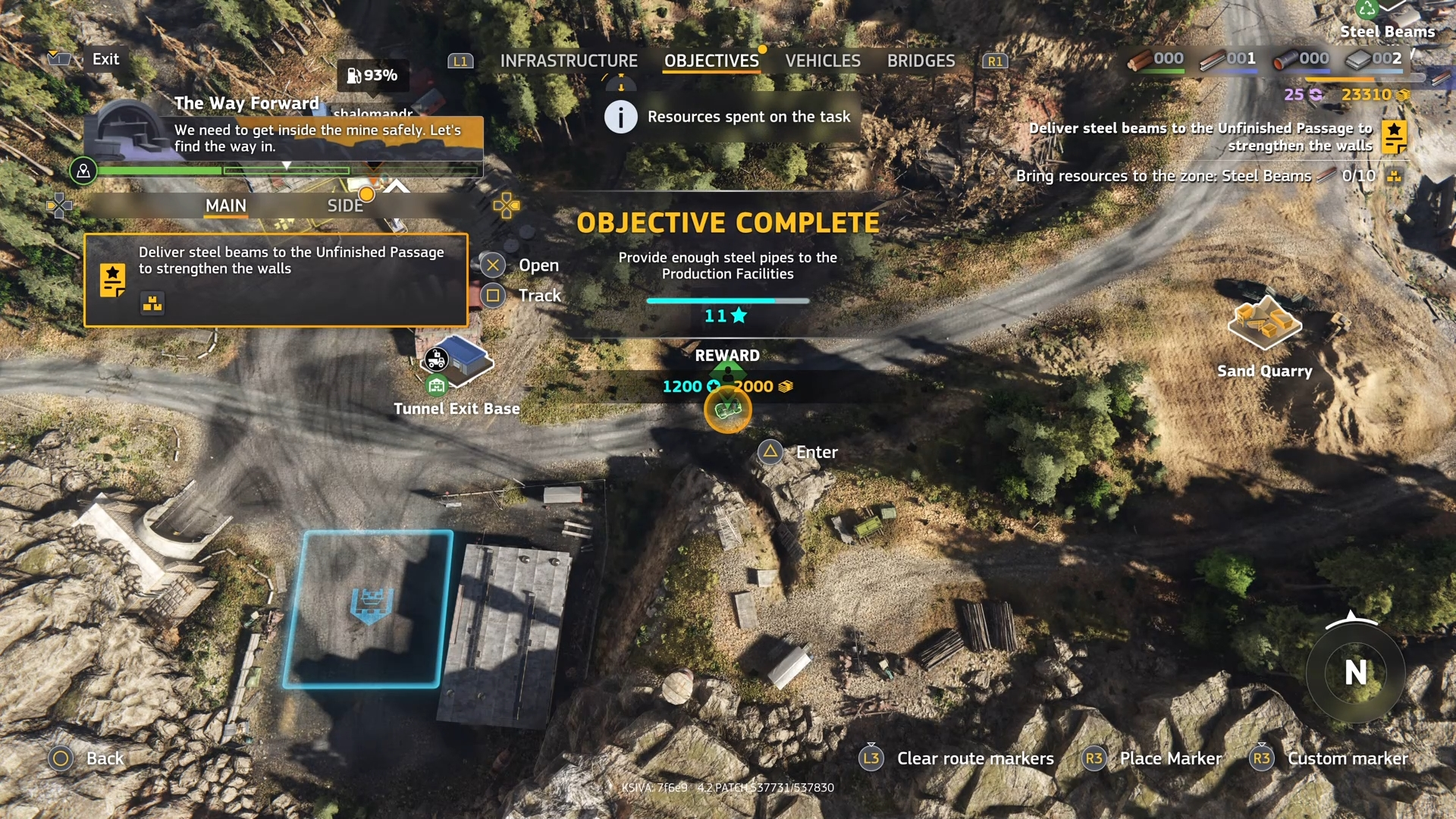Go to the Bridges tab

point(921,61)
